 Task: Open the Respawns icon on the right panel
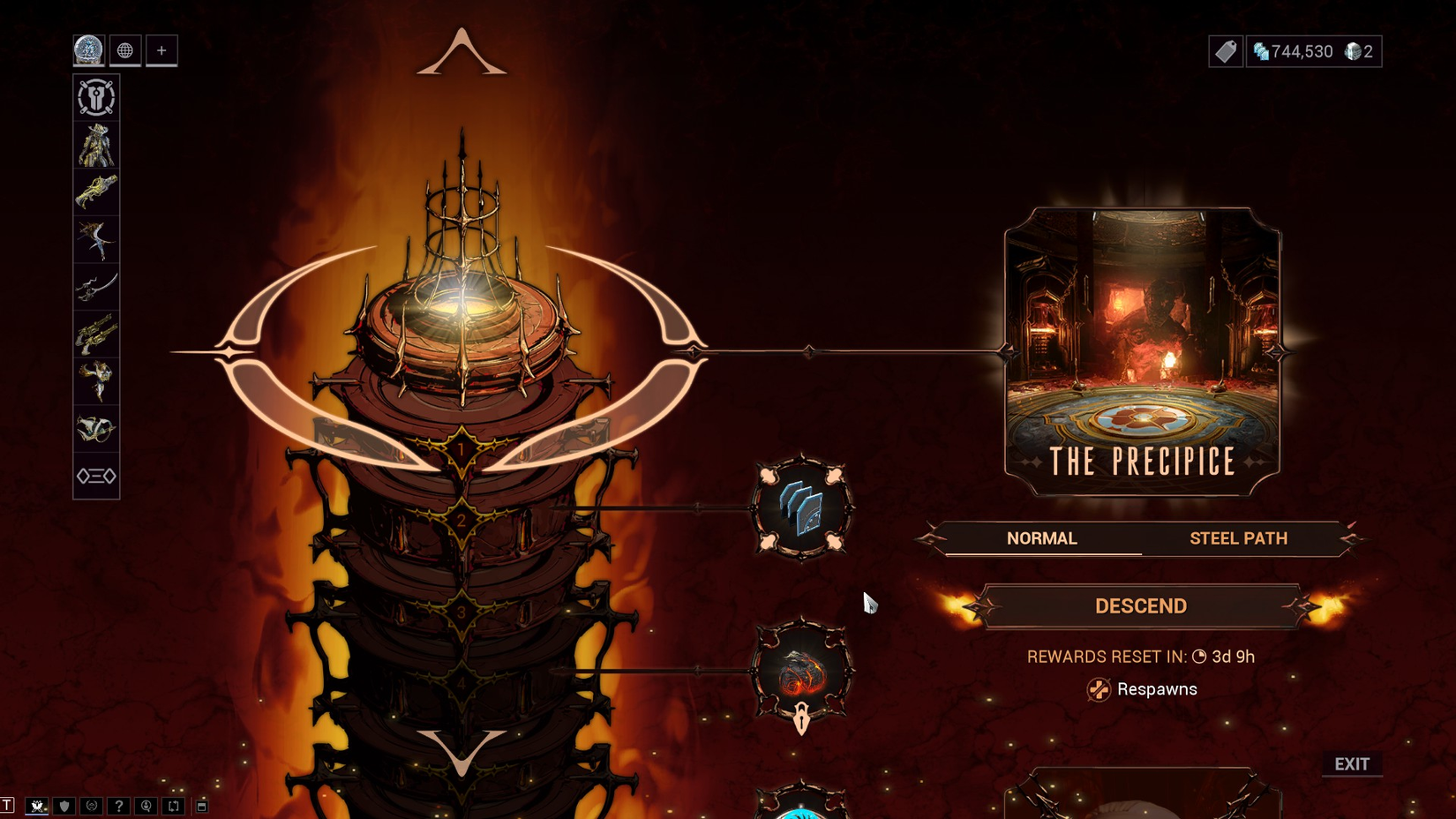click(x=1099, y=688)
